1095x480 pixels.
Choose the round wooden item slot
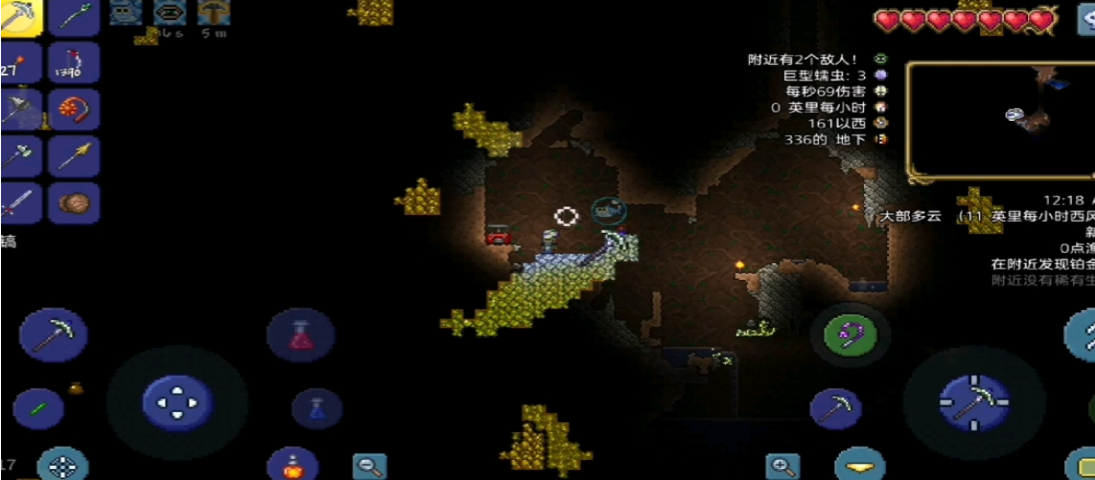point(75,203)
